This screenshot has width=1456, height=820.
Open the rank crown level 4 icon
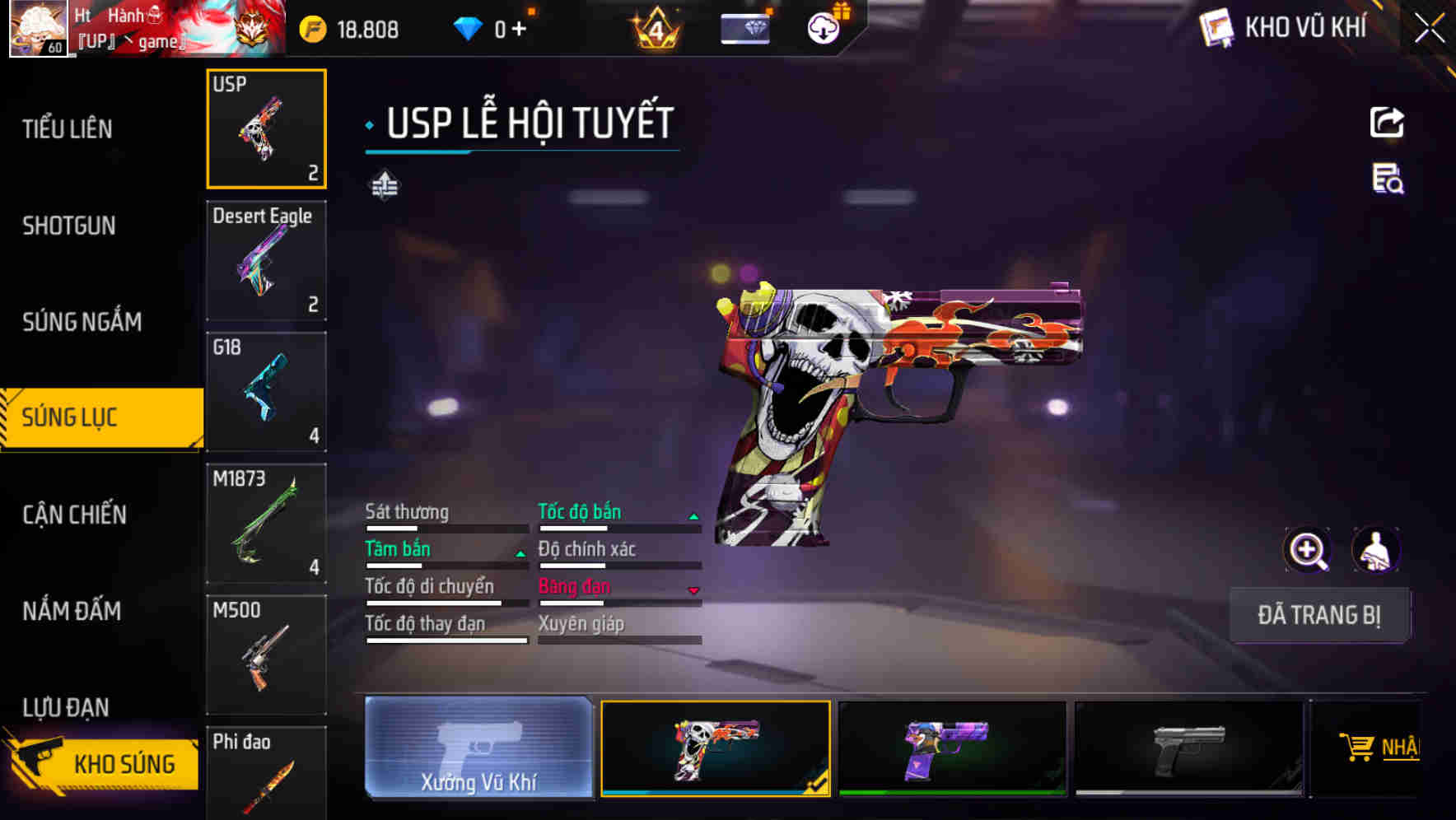(x=655, y=27)
